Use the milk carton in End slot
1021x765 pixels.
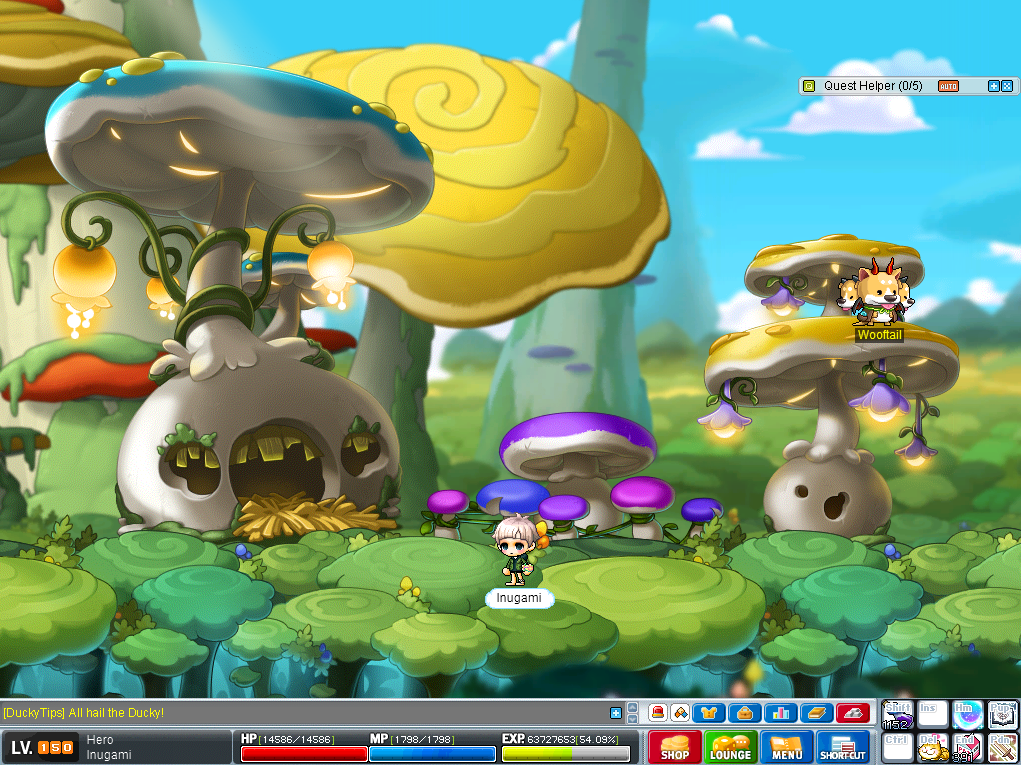967,748
